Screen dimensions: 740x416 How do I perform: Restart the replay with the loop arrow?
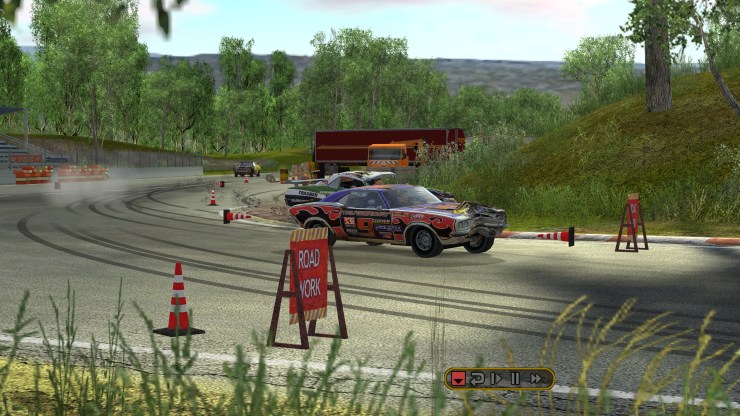point(477,378)
